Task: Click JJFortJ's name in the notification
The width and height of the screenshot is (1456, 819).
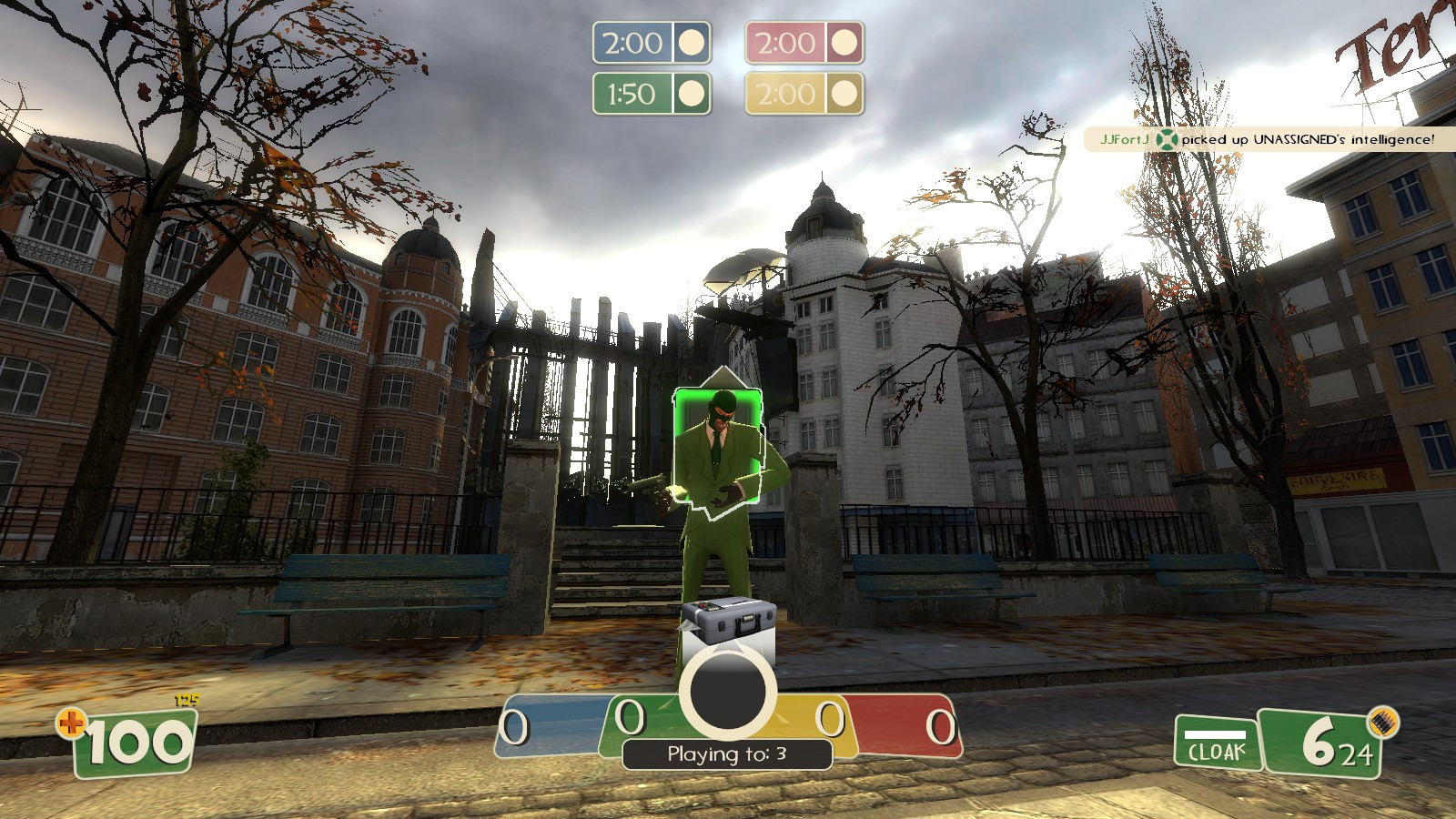Action: click(1124, 139)
